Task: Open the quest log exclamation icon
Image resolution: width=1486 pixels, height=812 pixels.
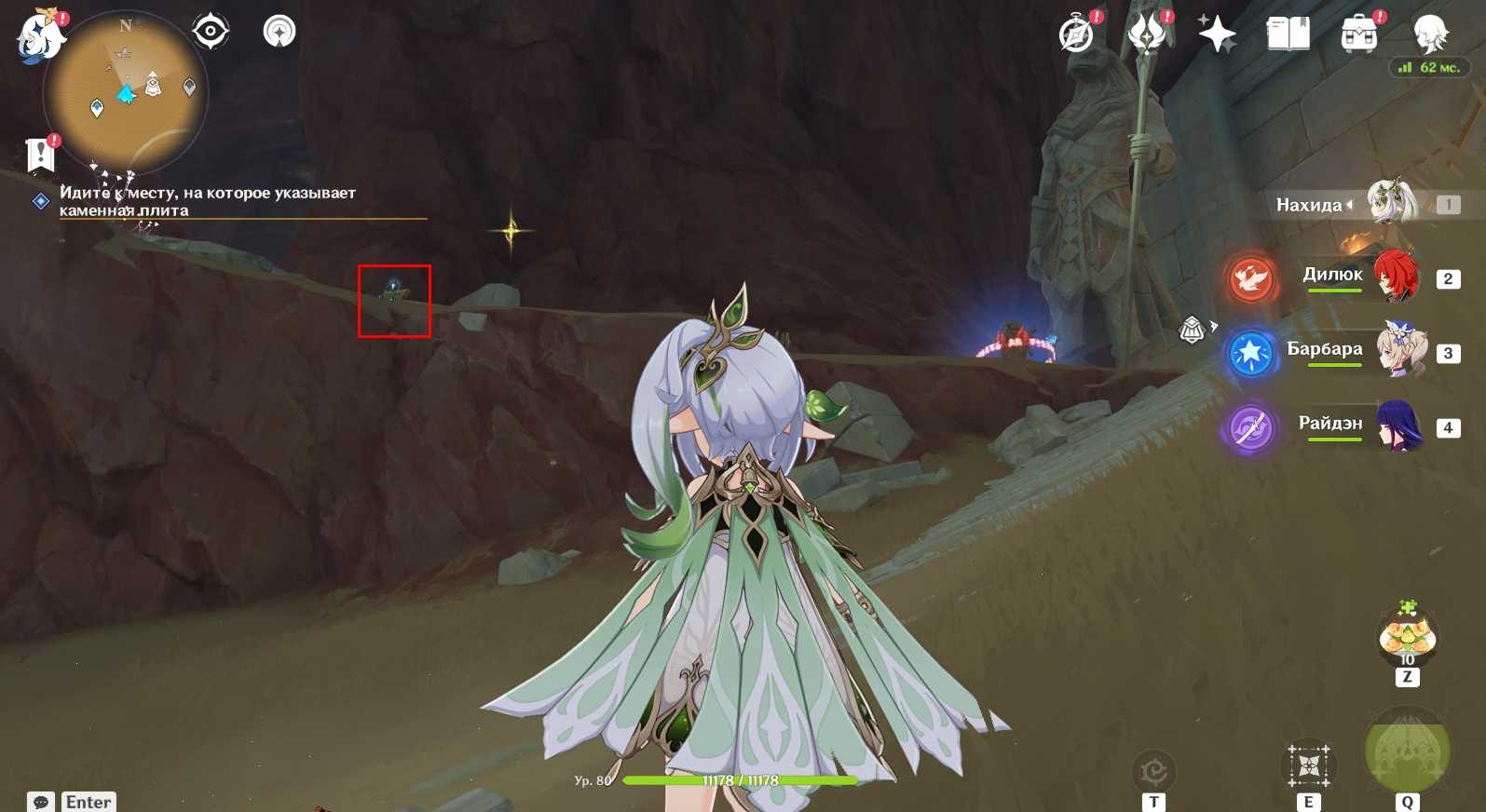Action: [x=40, y=154]
